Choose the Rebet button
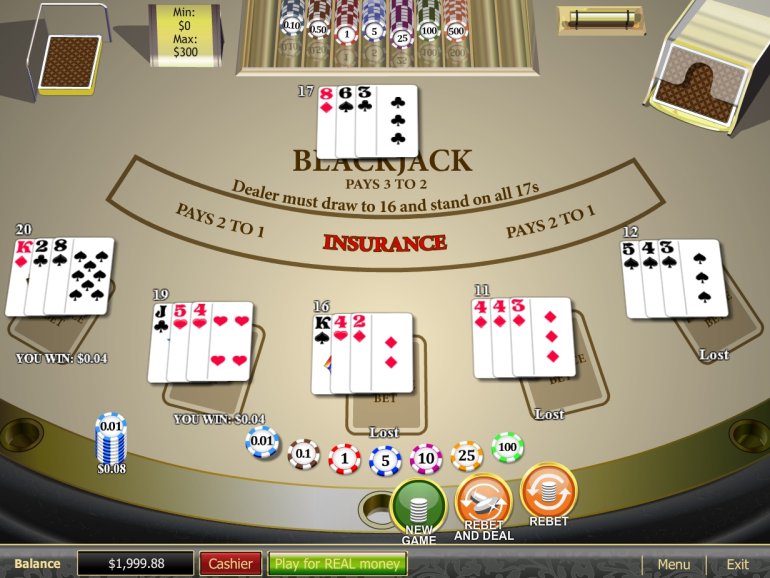Image resolution: width=770 pixels, height=578 pixels. (x=548, y=491)
